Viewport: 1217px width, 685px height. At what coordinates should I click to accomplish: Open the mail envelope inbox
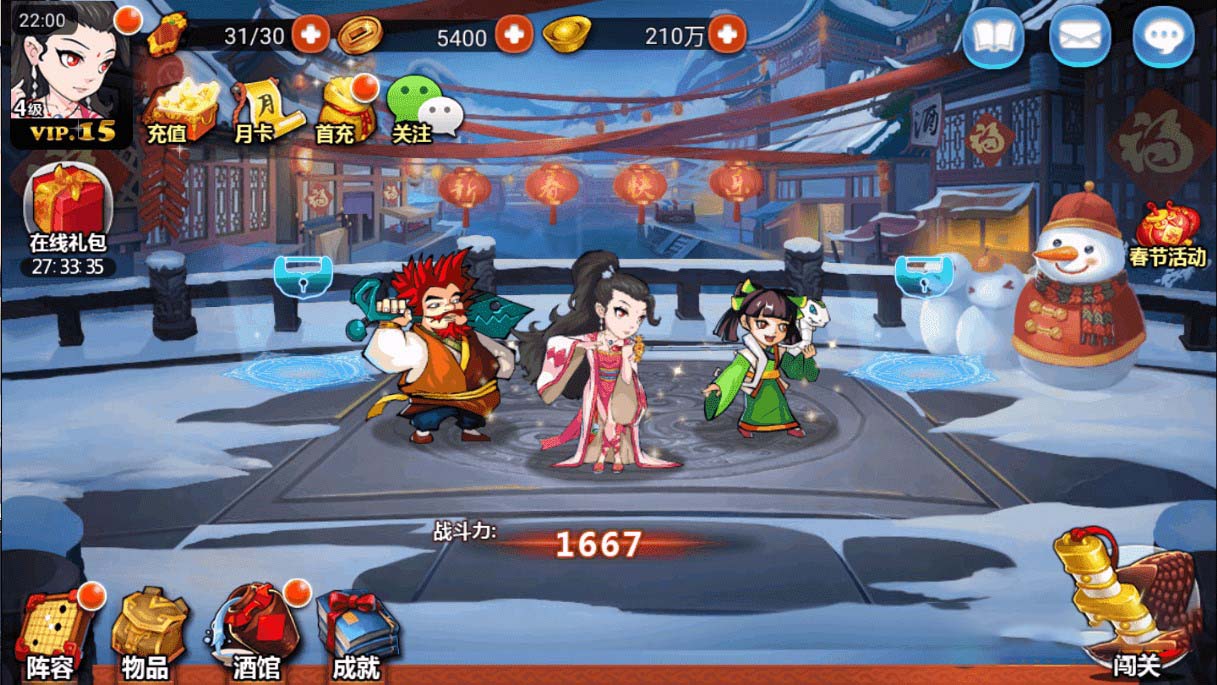click(1078, 38)
